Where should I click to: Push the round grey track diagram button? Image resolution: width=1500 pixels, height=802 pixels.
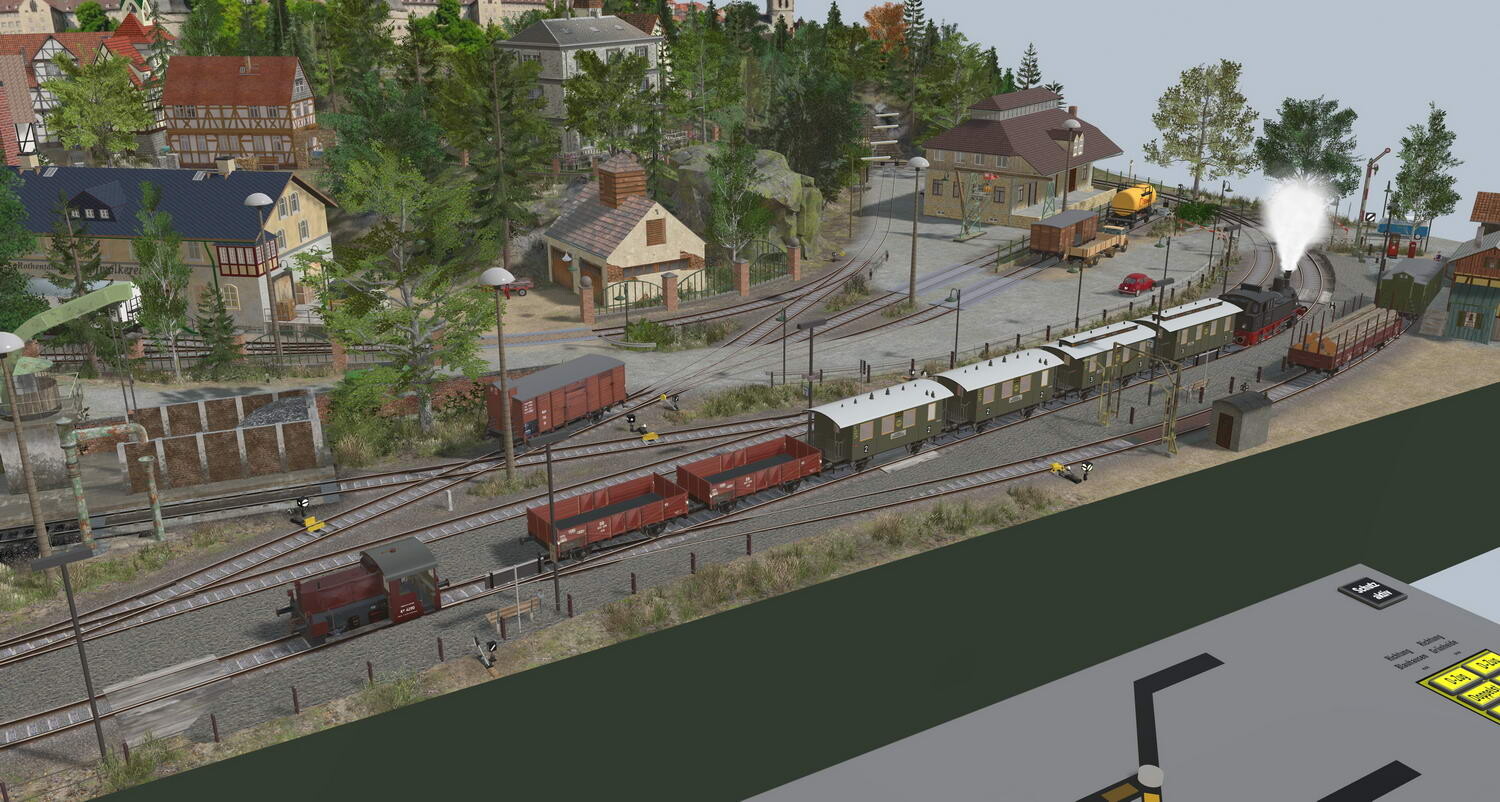[1150, 777]
